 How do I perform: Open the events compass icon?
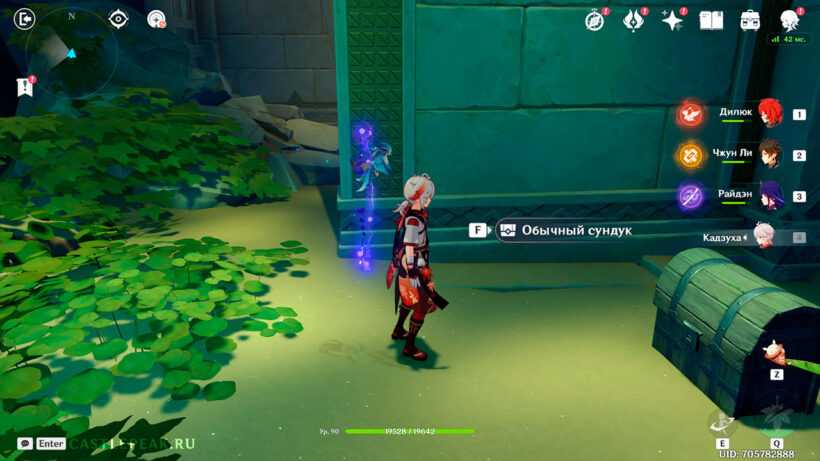point(595,20)
